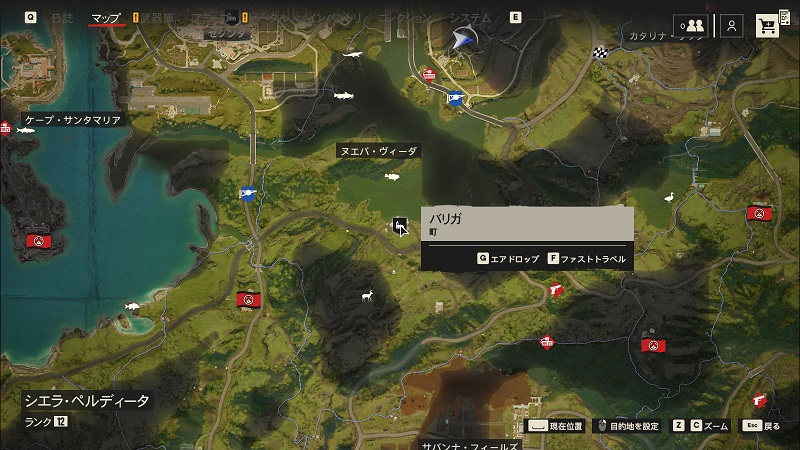Click the player profile icon
Image resolution: width=800 pixels, height=450 pixels.
[732, 26]
